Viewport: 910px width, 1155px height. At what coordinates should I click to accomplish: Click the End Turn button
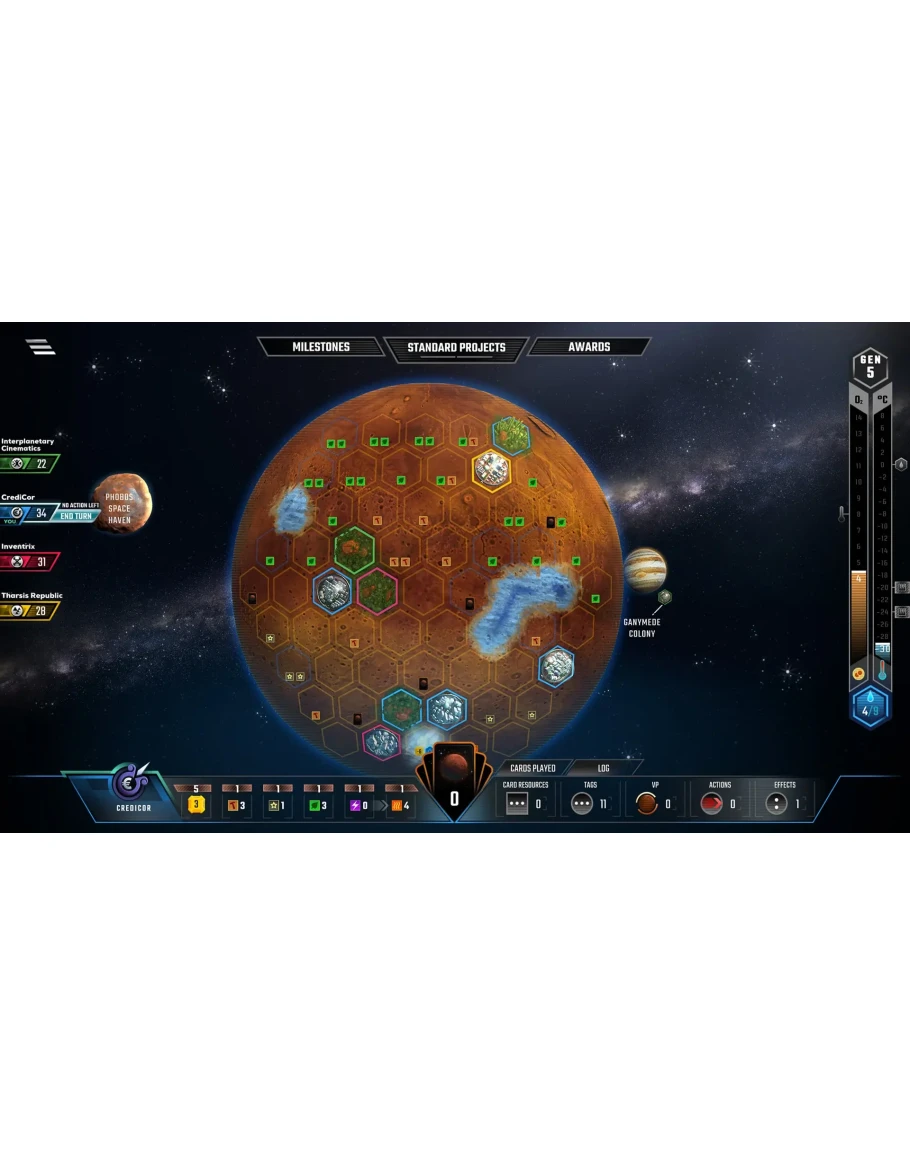(76, 516)
